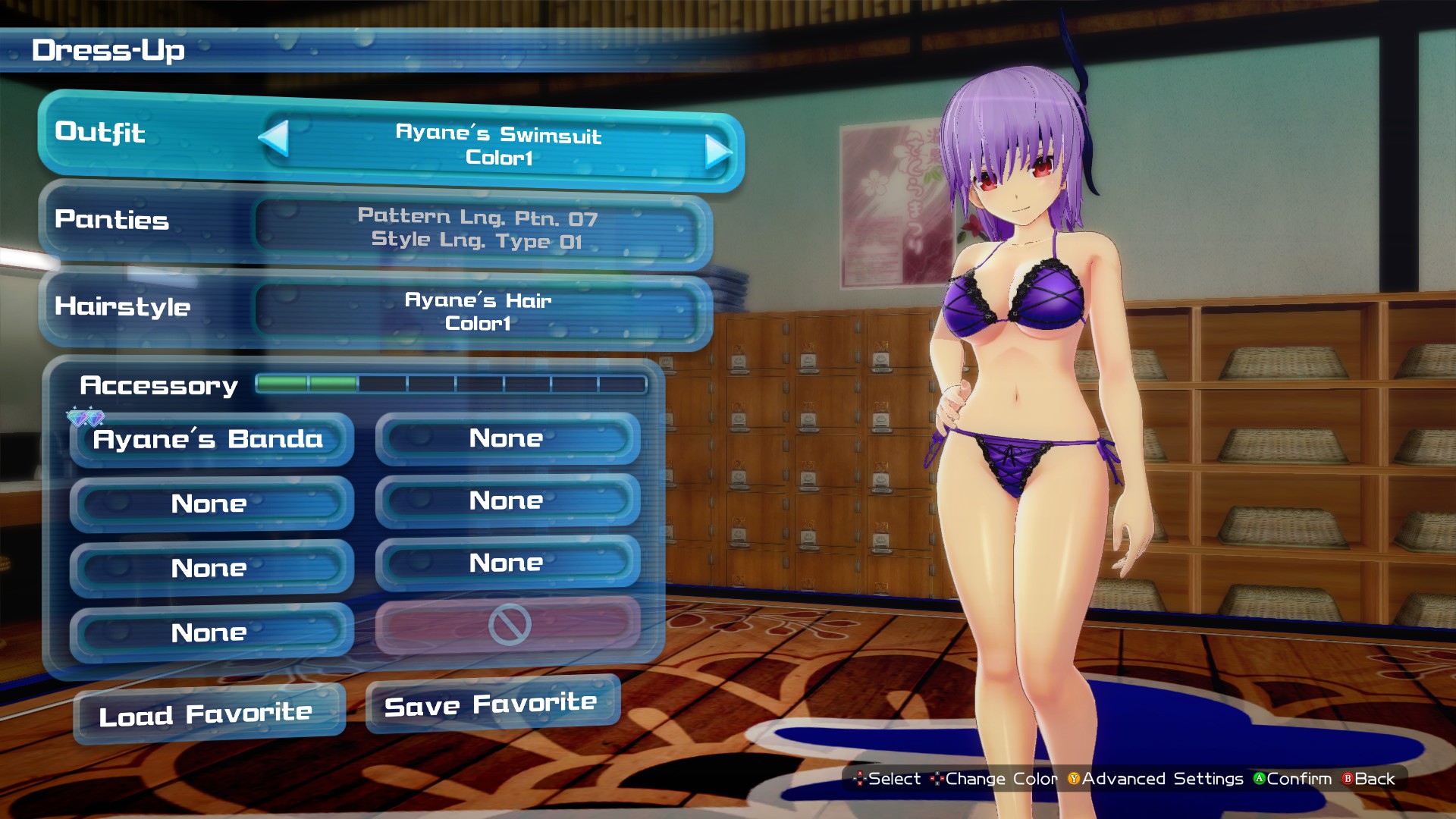Click the blocked accessory slot prohibition icon

tap(508, 626)
